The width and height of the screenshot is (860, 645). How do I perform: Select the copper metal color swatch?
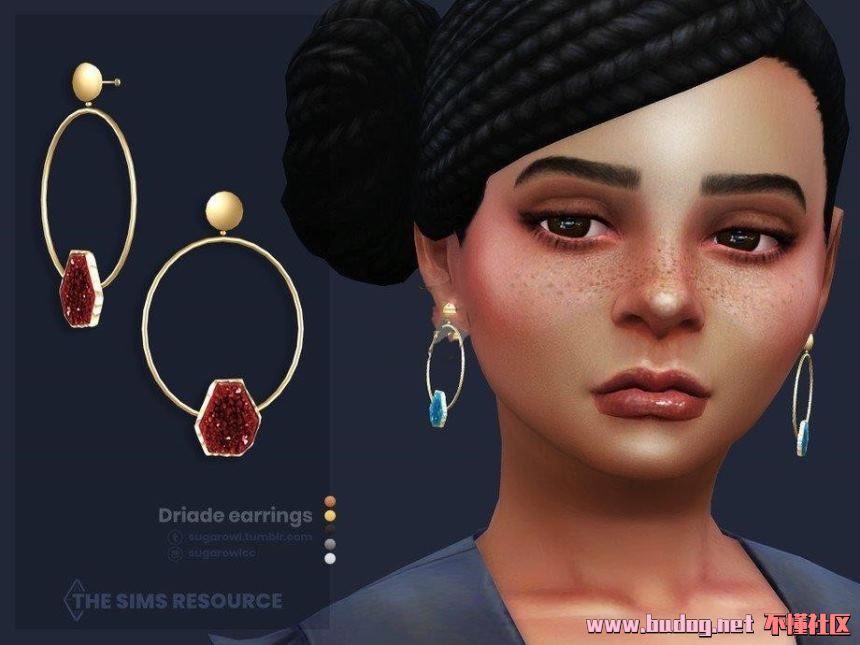pos(331,502)
